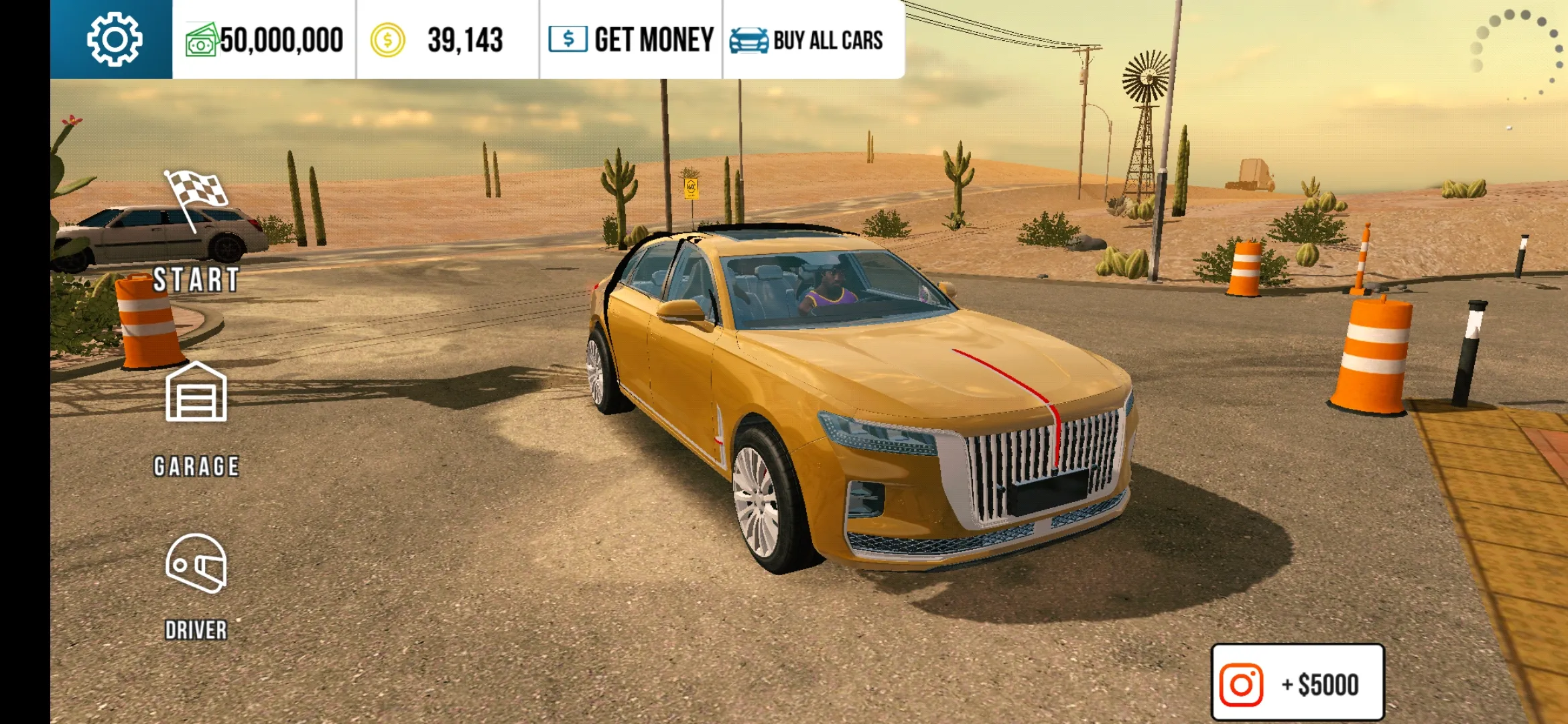Start the game with the checkered flag
Image resolution: width=1568 pixels, height=724 pixels.
196,231
